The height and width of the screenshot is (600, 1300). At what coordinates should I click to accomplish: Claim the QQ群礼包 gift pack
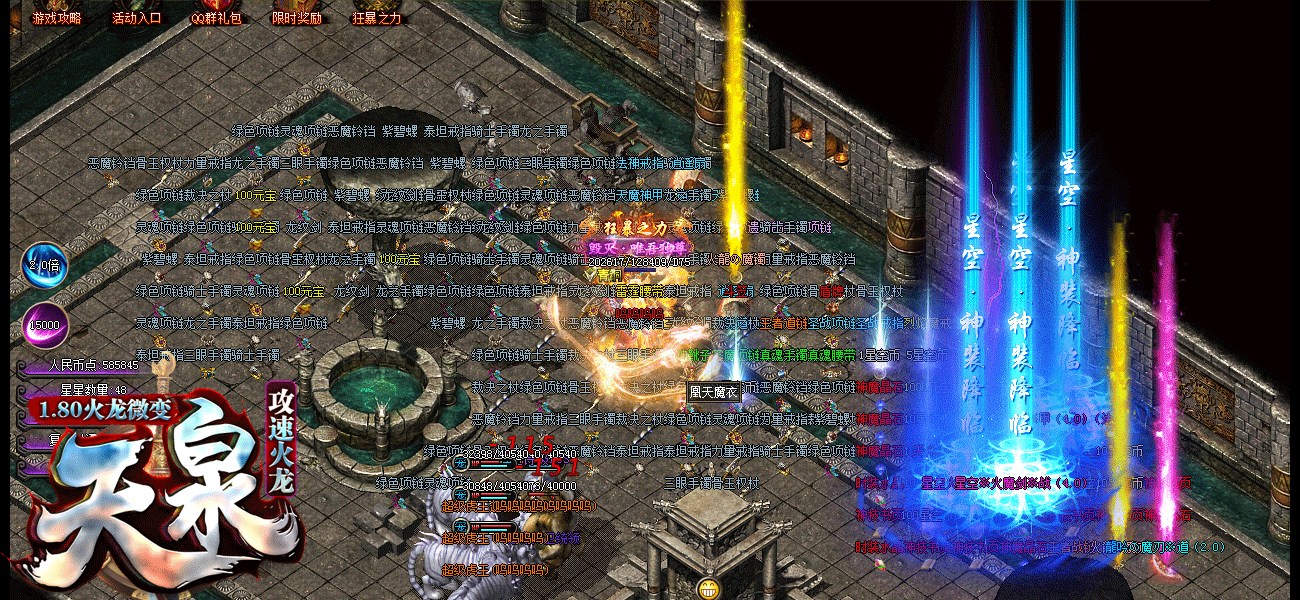point(217,17)
